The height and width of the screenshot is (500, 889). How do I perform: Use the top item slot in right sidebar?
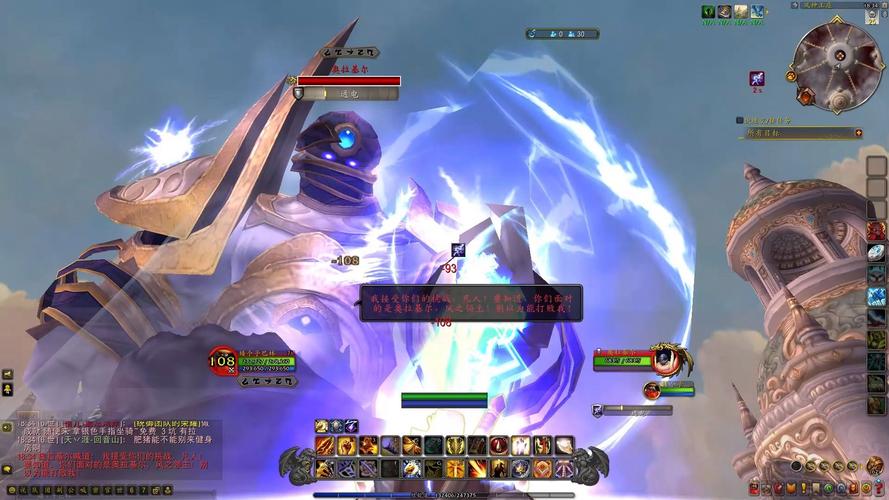876,166
